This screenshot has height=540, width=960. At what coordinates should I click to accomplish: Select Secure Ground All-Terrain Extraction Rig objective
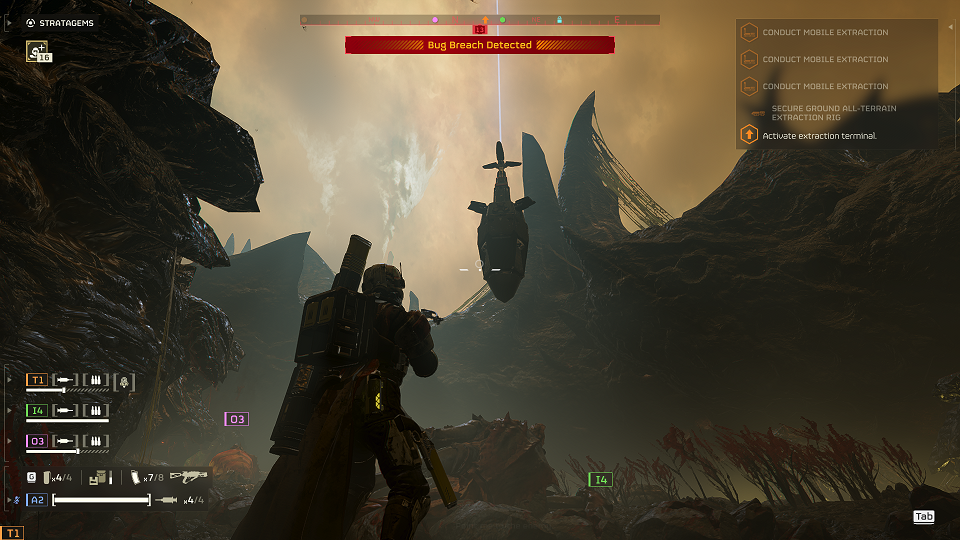click(833, 112)
